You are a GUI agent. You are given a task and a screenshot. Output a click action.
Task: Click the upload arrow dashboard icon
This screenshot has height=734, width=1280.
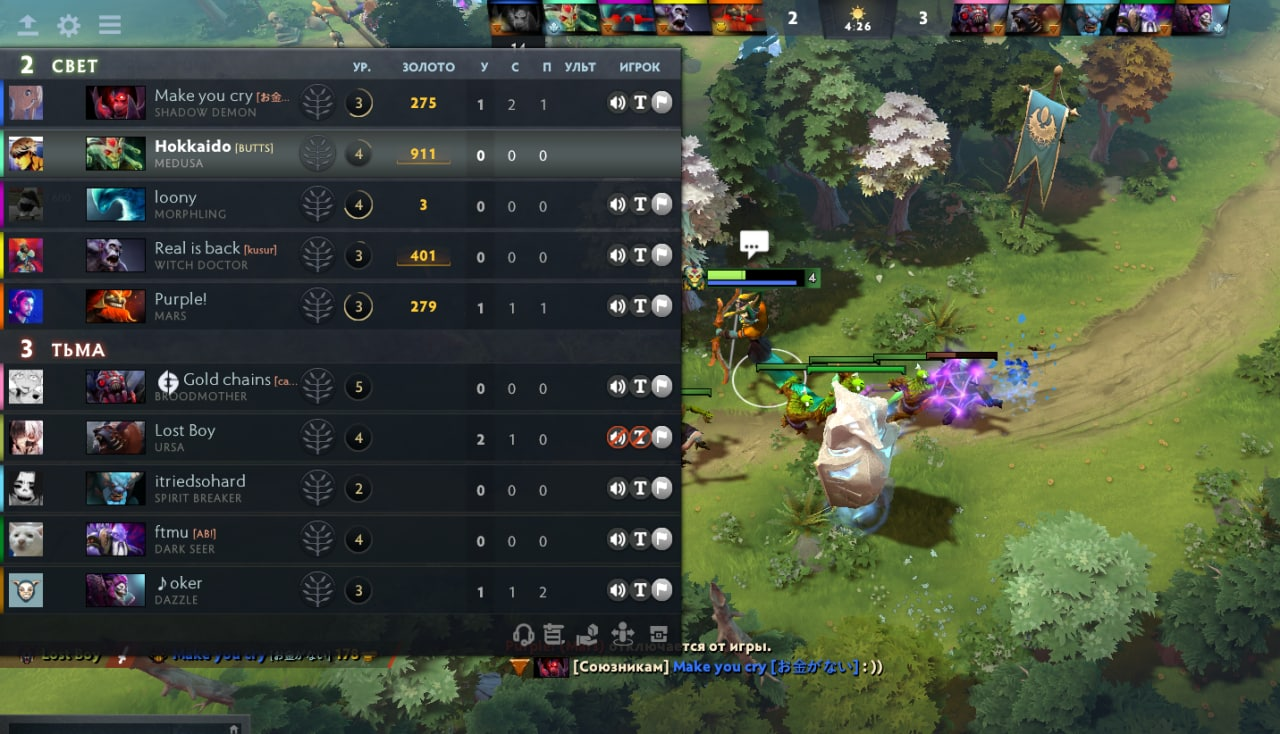tap(27, 25)
